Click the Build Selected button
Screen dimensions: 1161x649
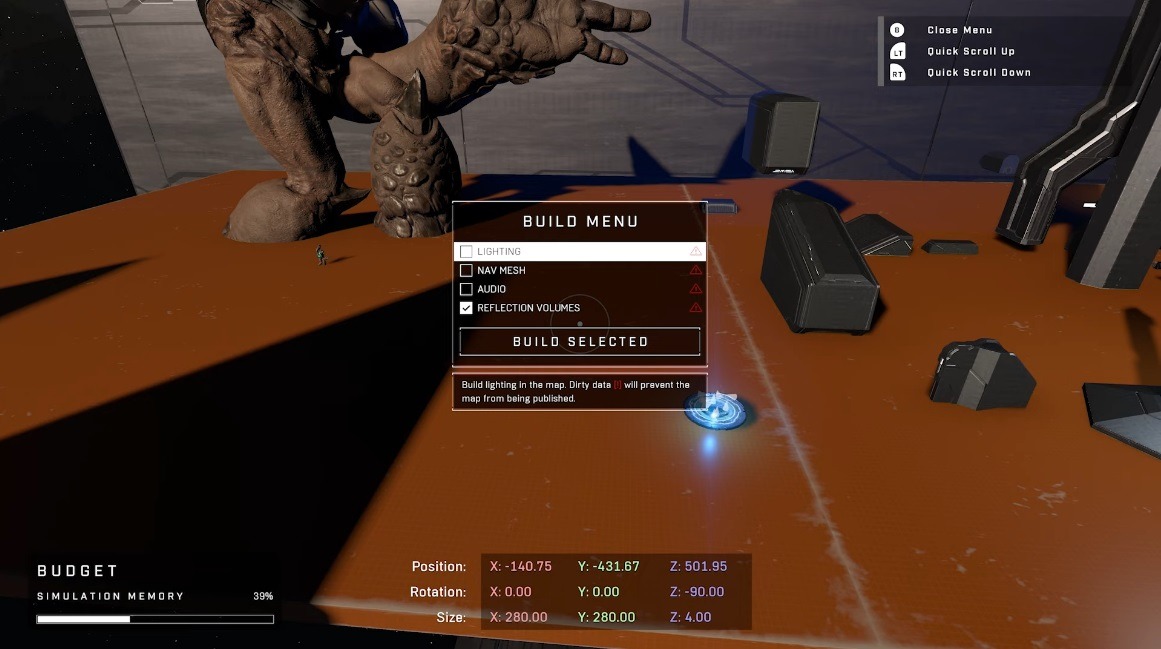580,342
